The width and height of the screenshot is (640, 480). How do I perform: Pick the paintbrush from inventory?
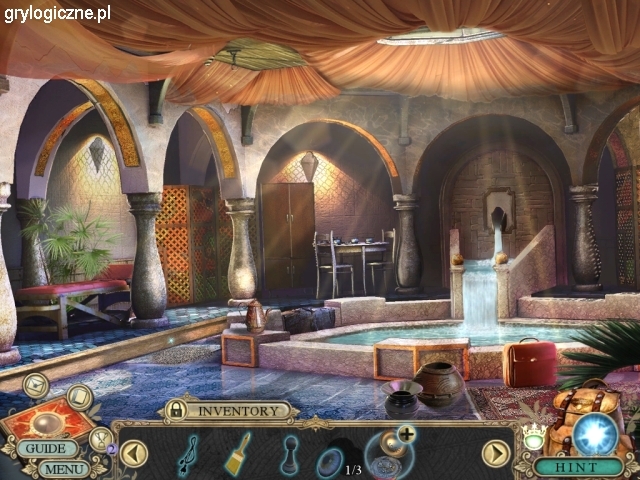coord(238,452)
